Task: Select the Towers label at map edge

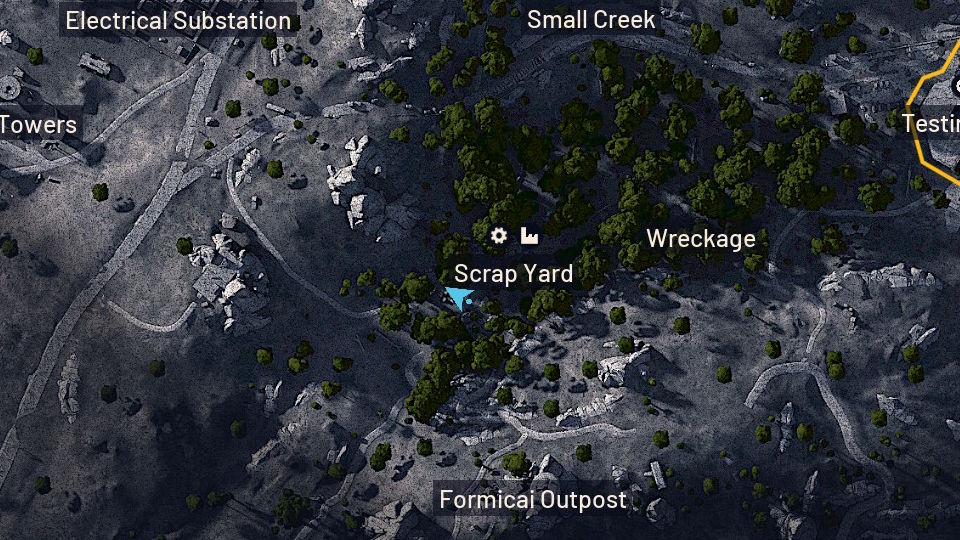Action: click(38, 125)
